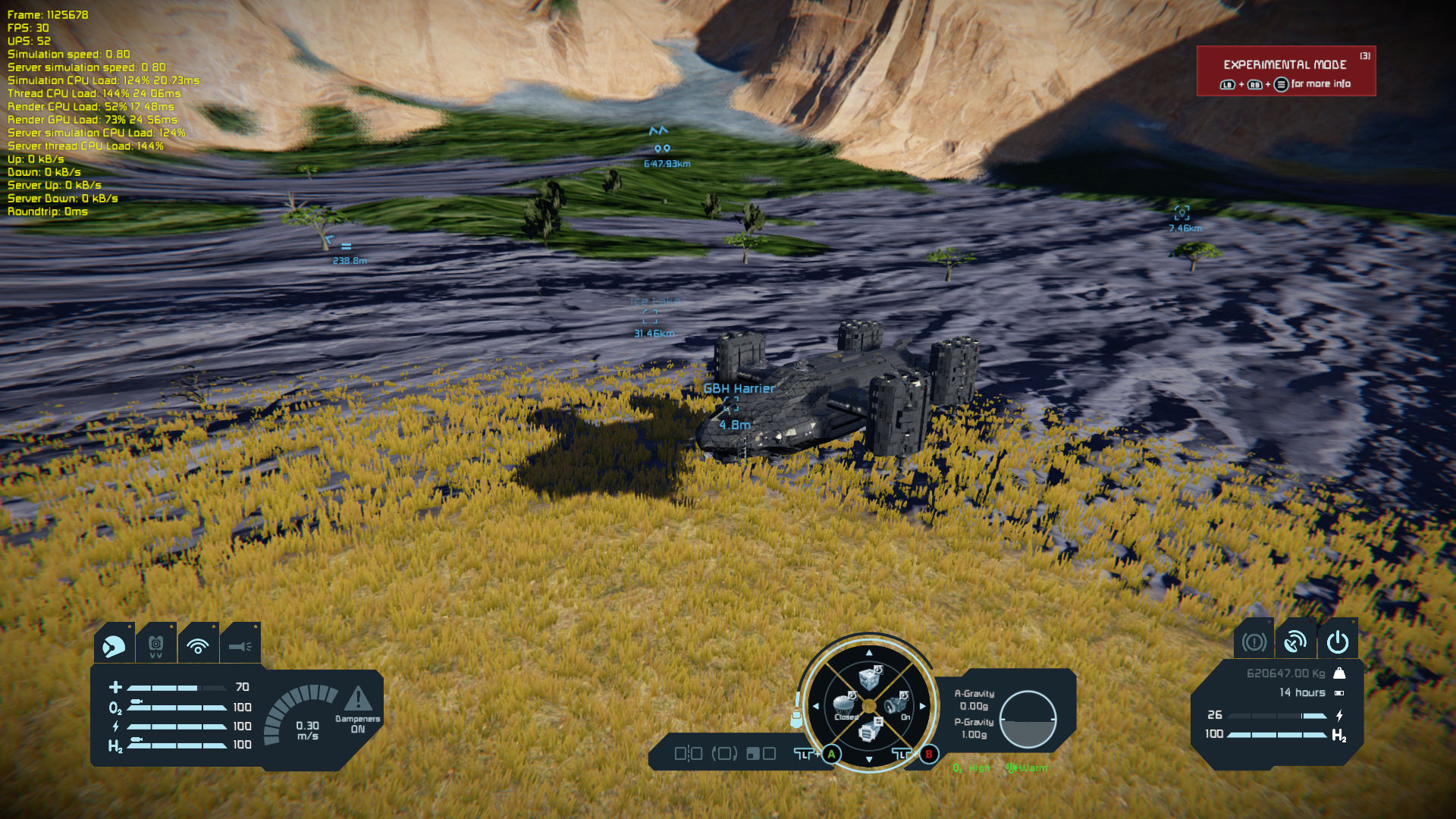Click the radial wheel's left arrow
Screen dimensions: 1456x819
tap(816, 706)
